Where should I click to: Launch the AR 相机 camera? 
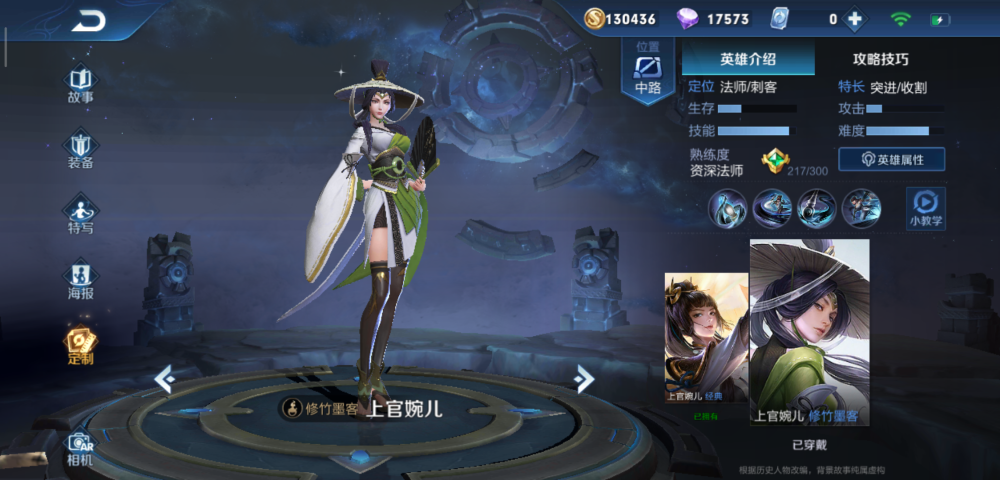coord(80,447)
